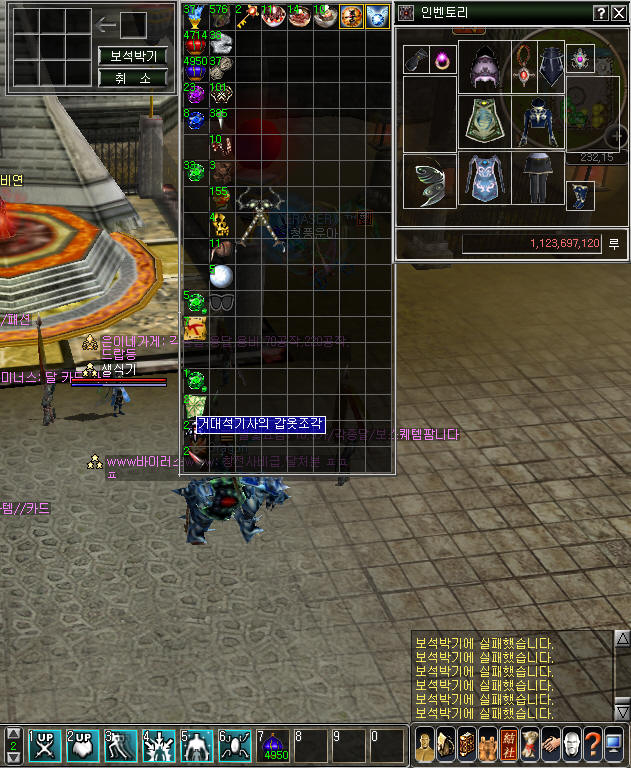Activate hotbar slot 1 UP skill

pos(43,746)
